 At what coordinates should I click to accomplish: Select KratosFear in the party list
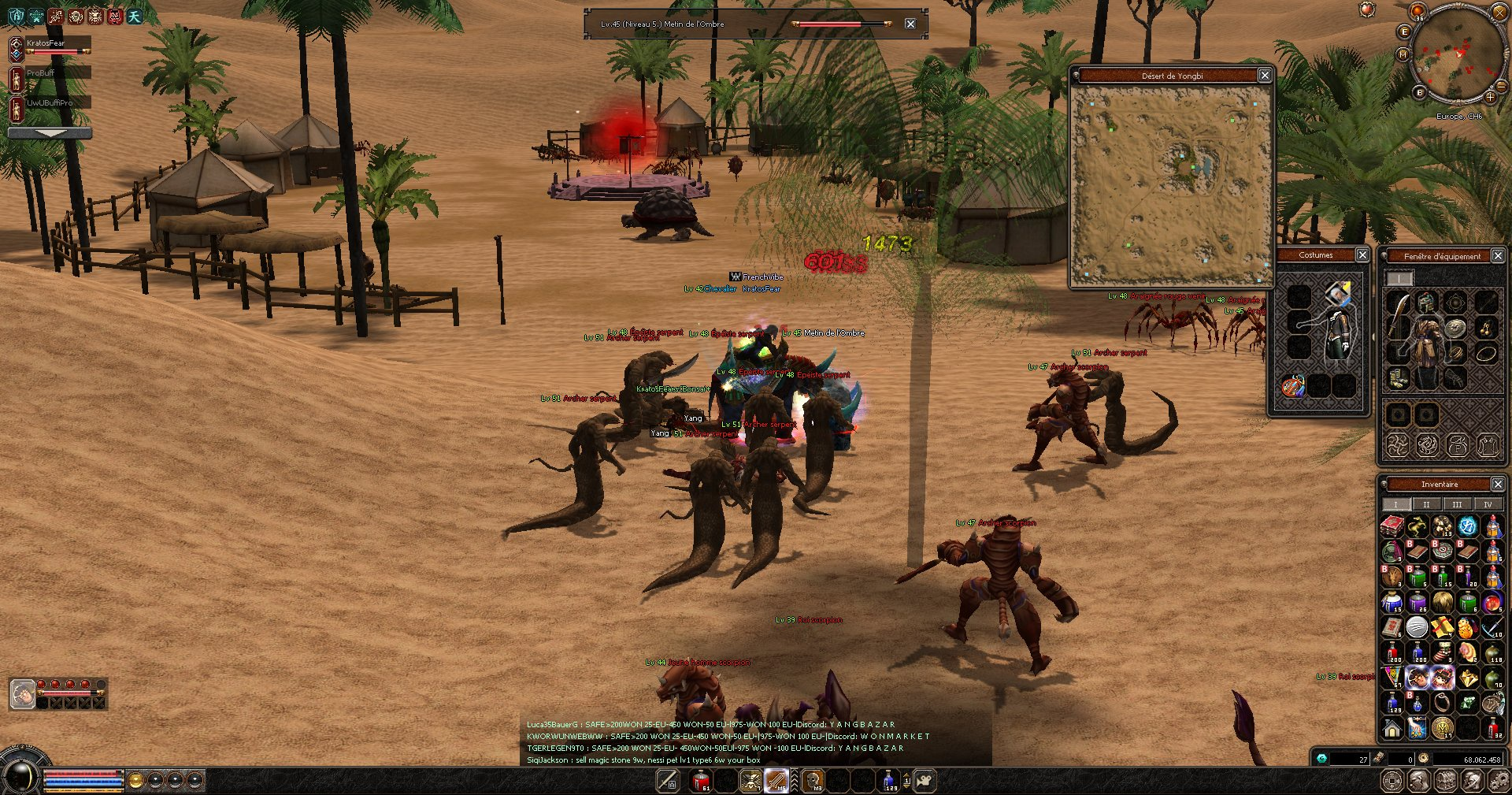(x=57, y=43)
